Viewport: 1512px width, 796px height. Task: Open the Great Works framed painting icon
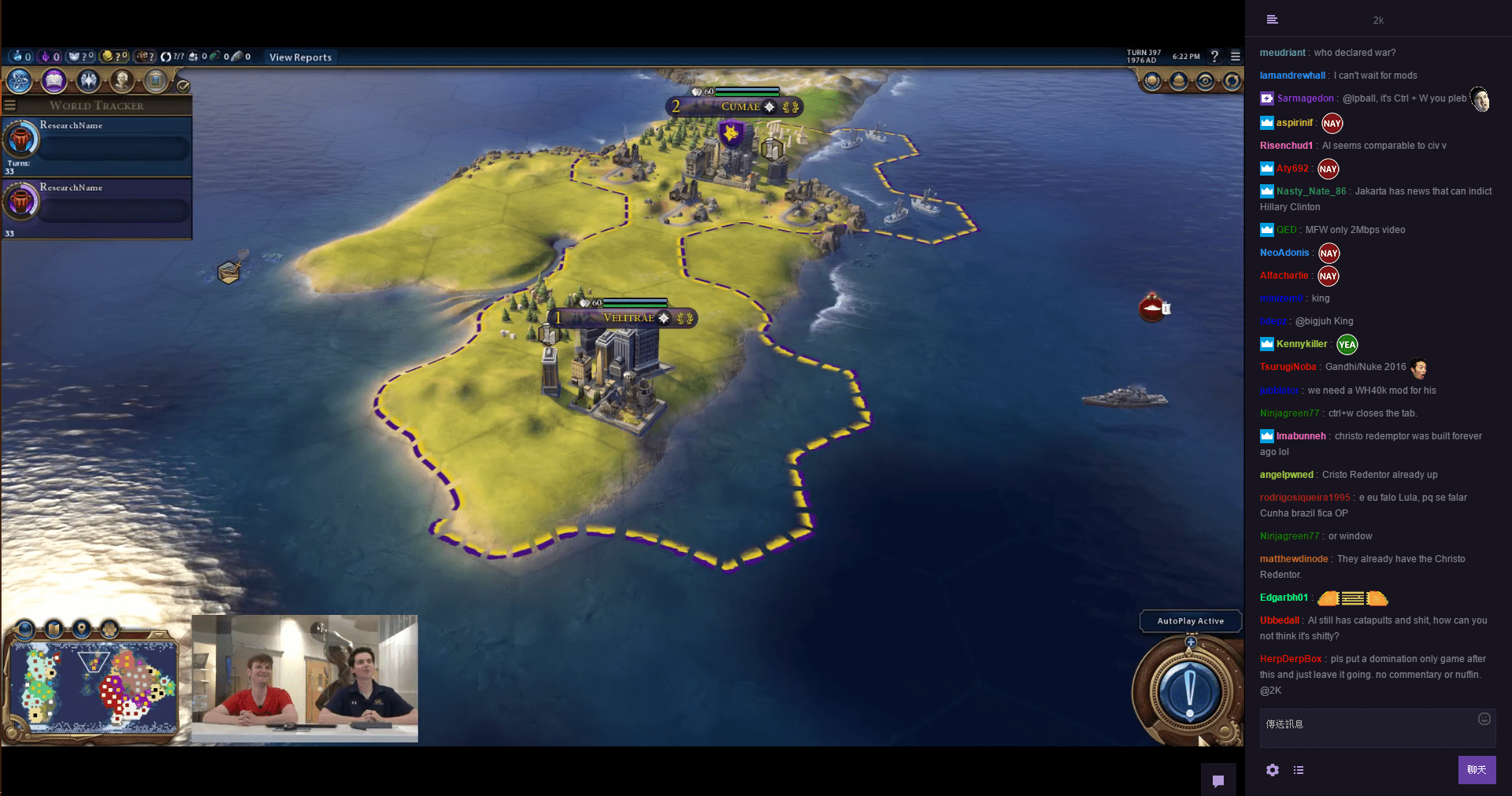pyautogui.click(x=156, y=80)
